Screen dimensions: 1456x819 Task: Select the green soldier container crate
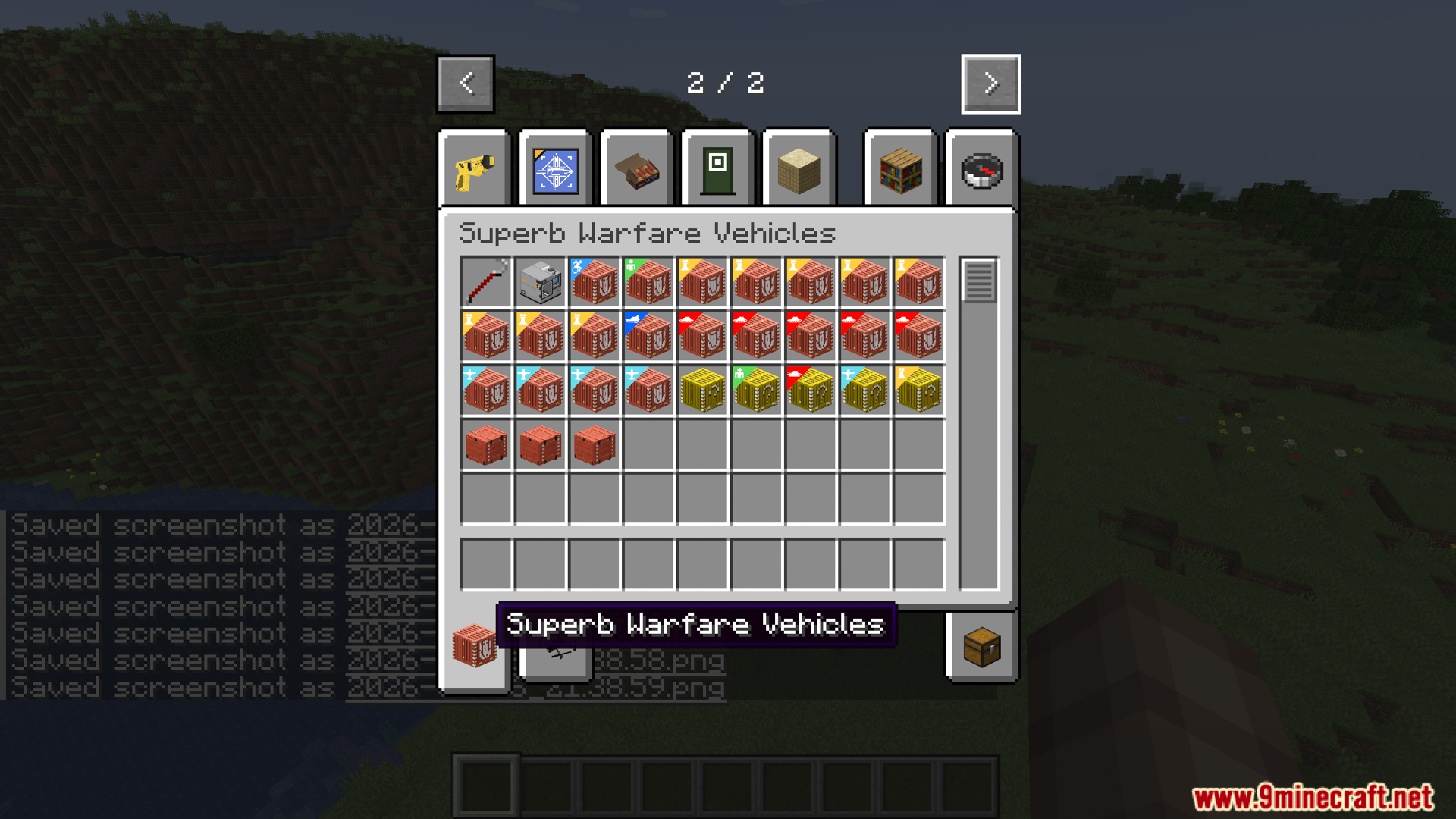(648, 282)
